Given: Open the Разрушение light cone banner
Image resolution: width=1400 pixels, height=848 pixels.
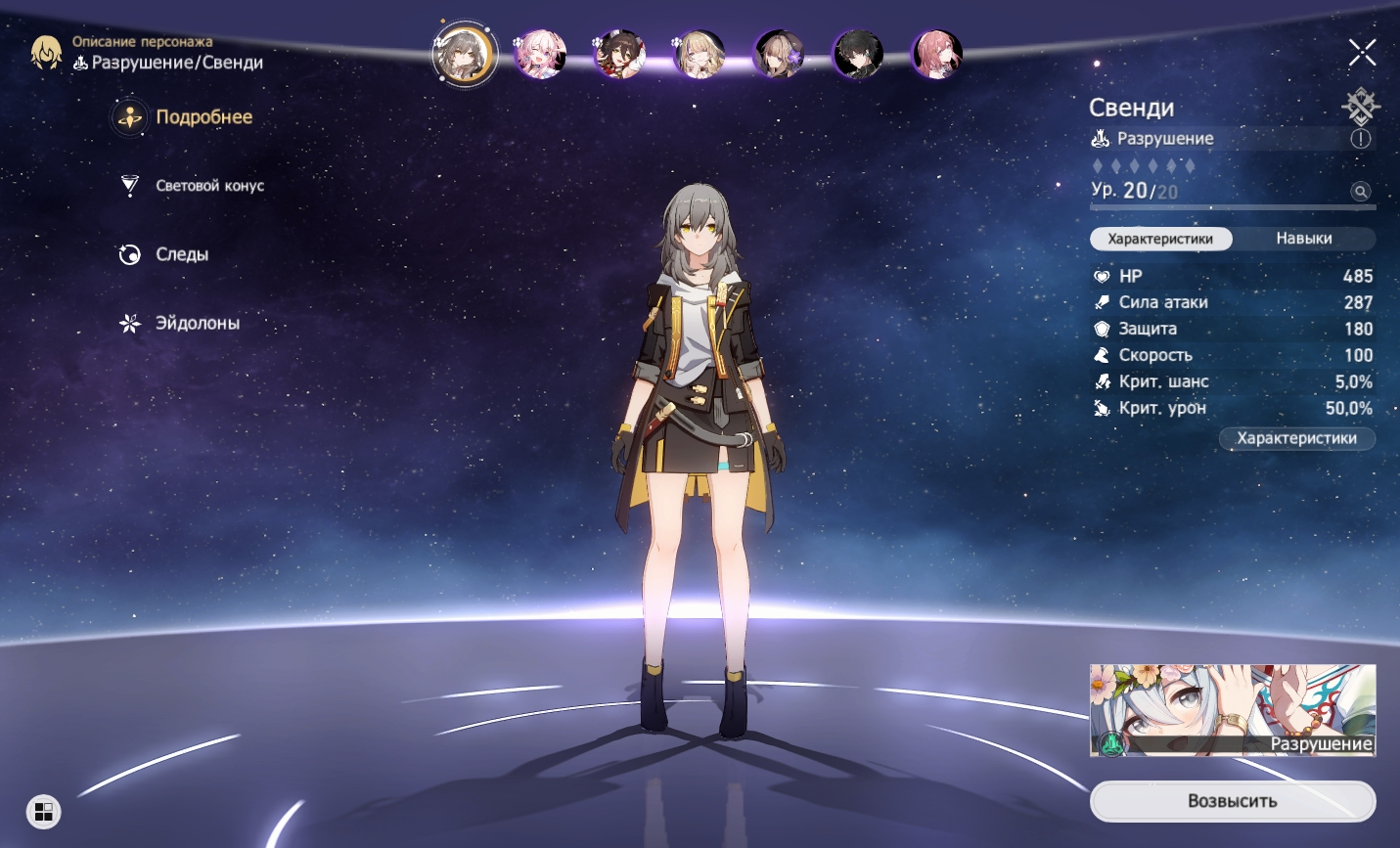Looking at the screenshot, I should [1233, 710].
